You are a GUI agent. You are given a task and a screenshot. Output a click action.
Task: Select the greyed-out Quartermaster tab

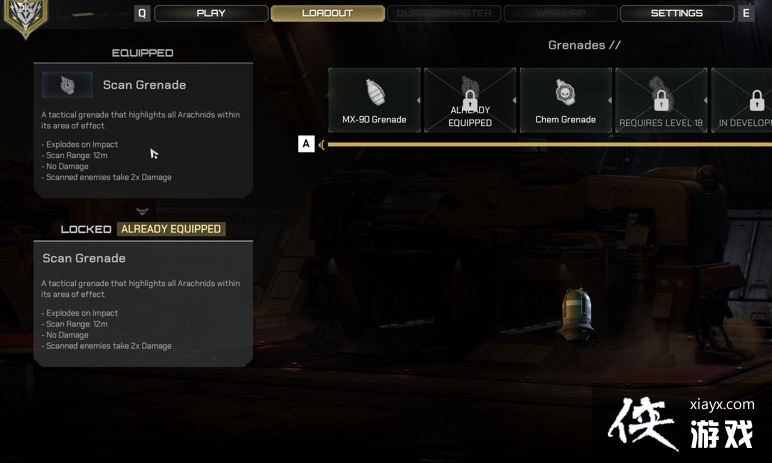(443, 13)
